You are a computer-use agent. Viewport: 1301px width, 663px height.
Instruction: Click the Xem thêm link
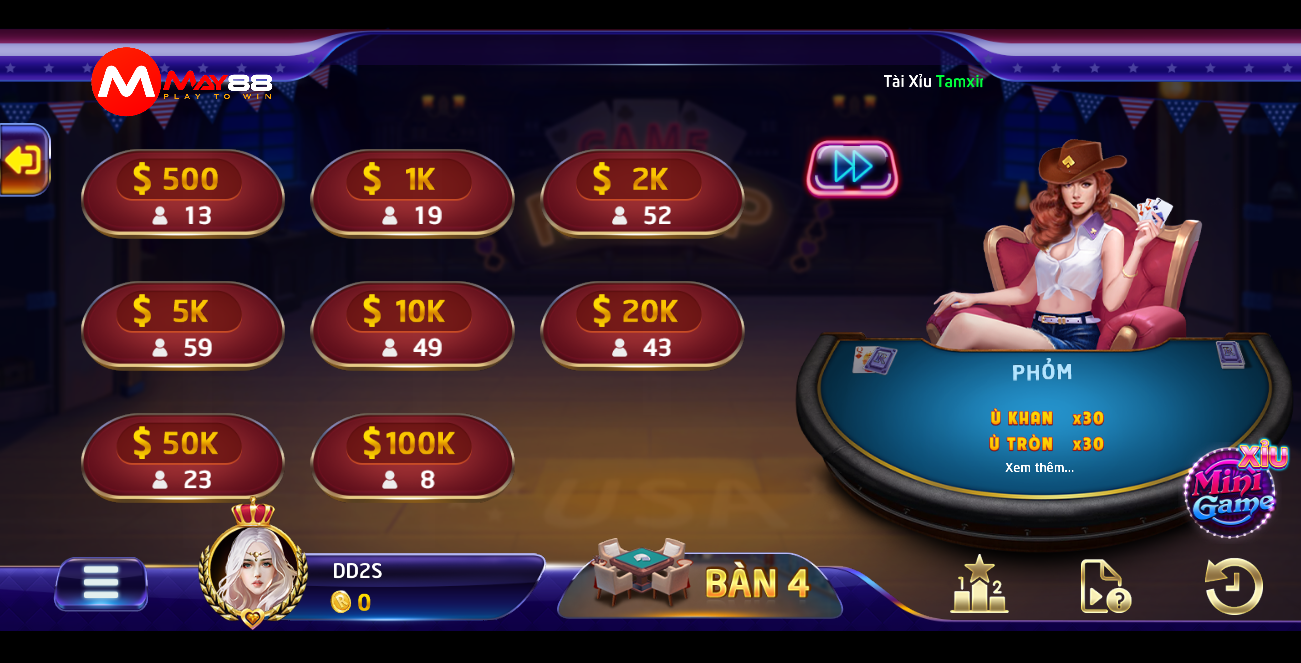click(1040, 468)
